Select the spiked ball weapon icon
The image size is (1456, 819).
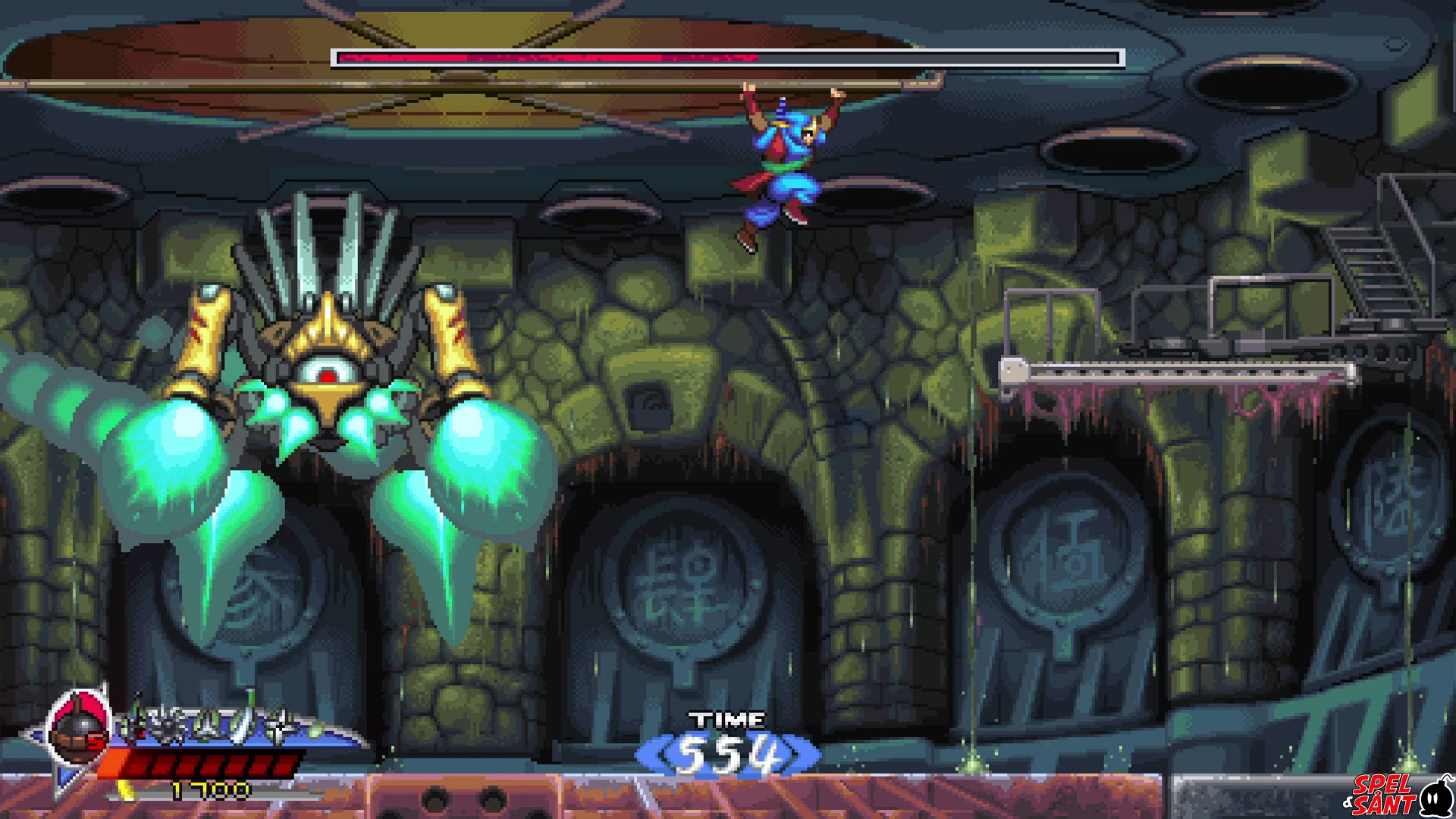[168, 725]
